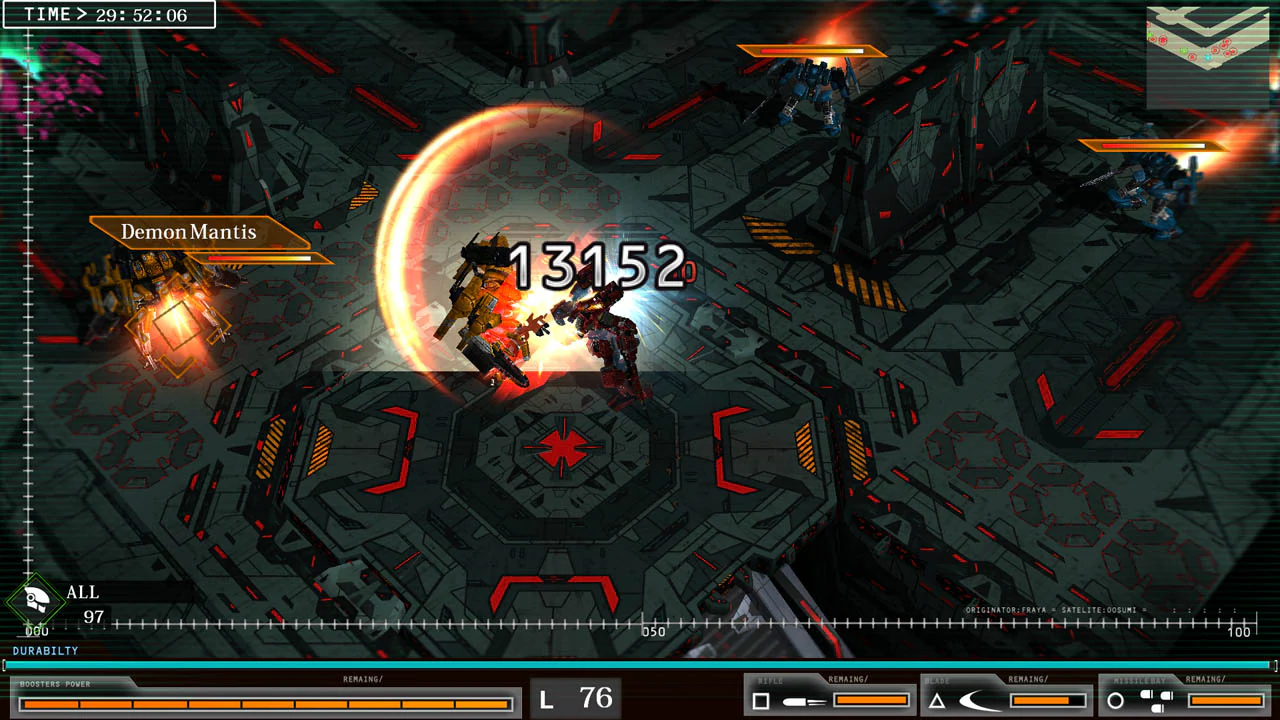Click the blue player marker on the minimap

click(x=1208, y=58)
